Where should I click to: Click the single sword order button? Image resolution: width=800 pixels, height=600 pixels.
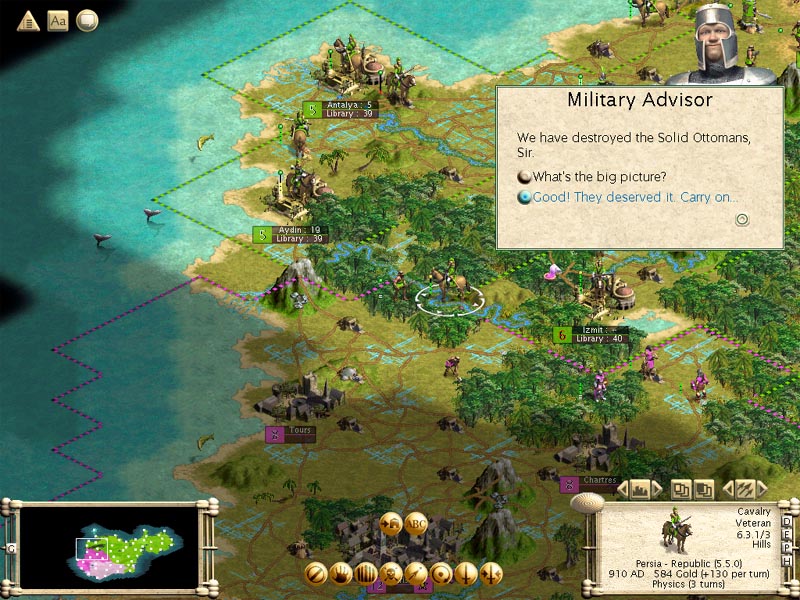(466, 574)
